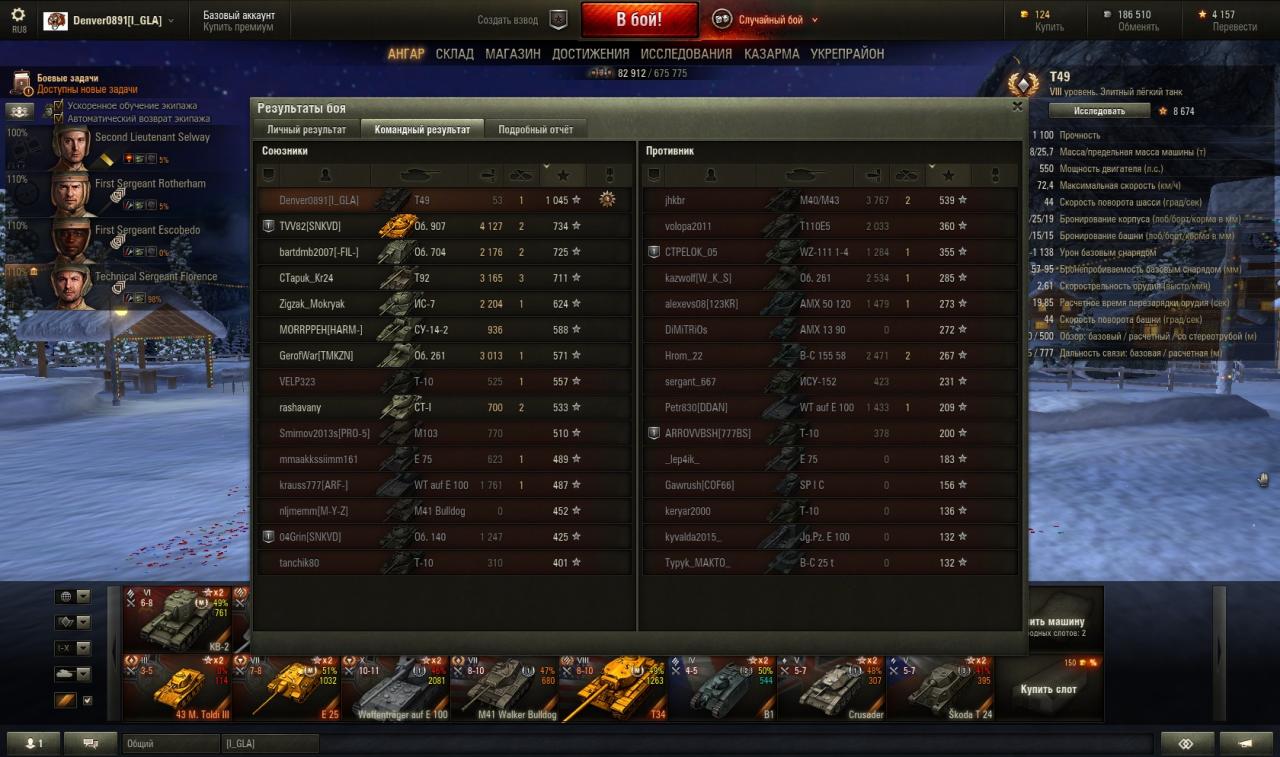The image size is (1280, 757).
Task: Open the Достижения page
Action: [x=590, y=54]
